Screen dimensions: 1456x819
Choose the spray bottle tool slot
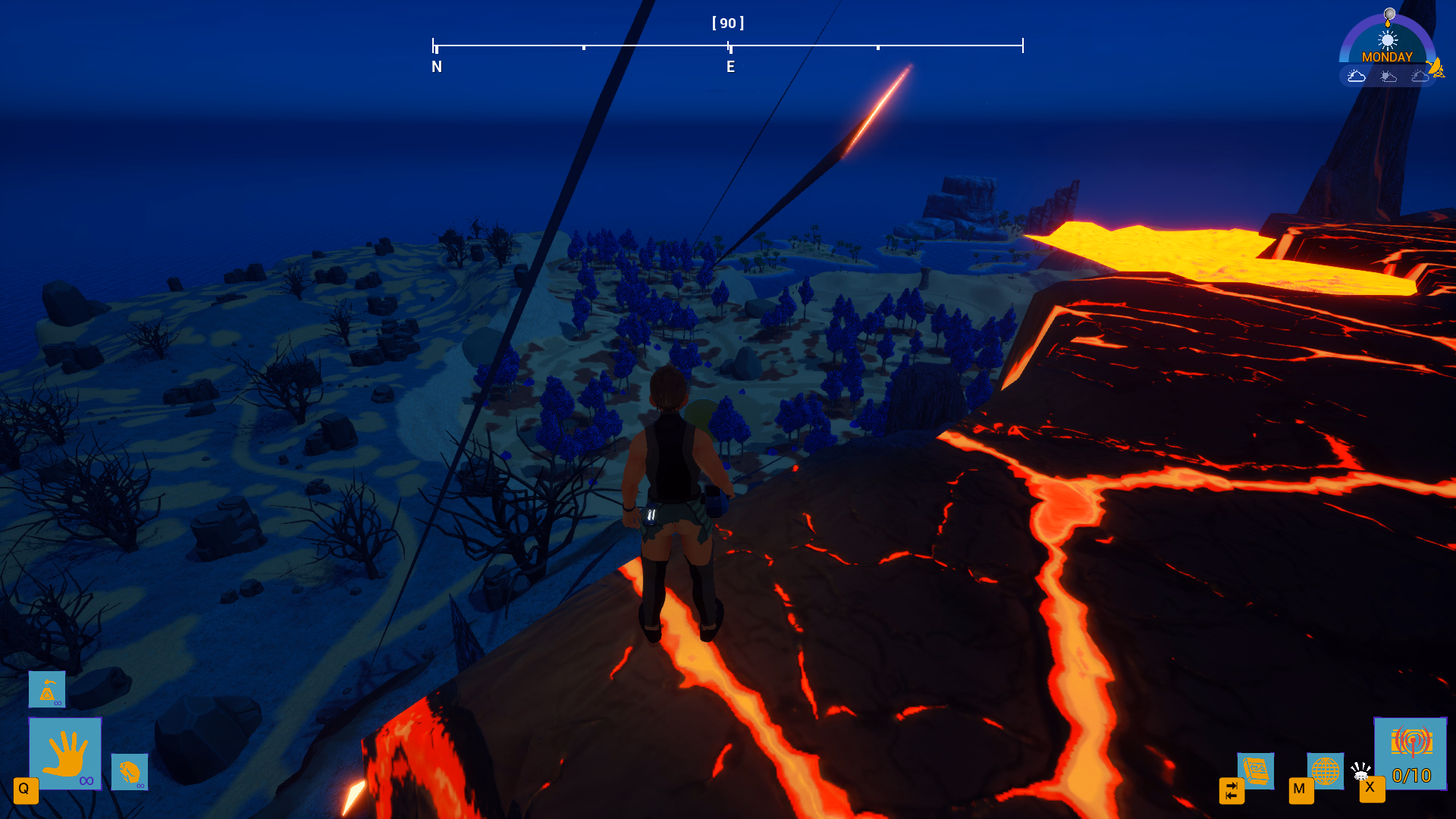47,689
